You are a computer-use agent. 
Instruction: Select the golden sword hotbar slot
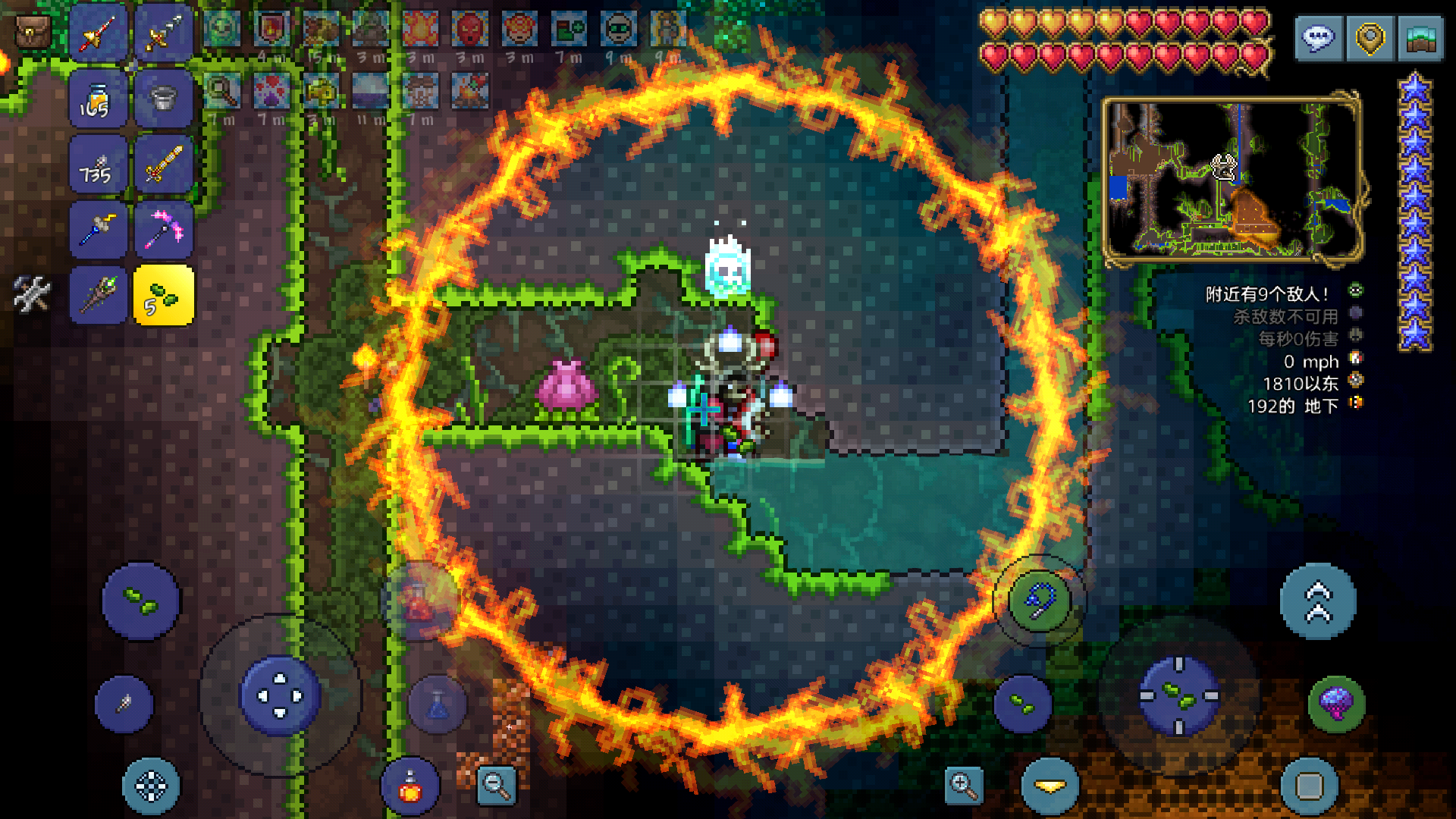[163, 164]
